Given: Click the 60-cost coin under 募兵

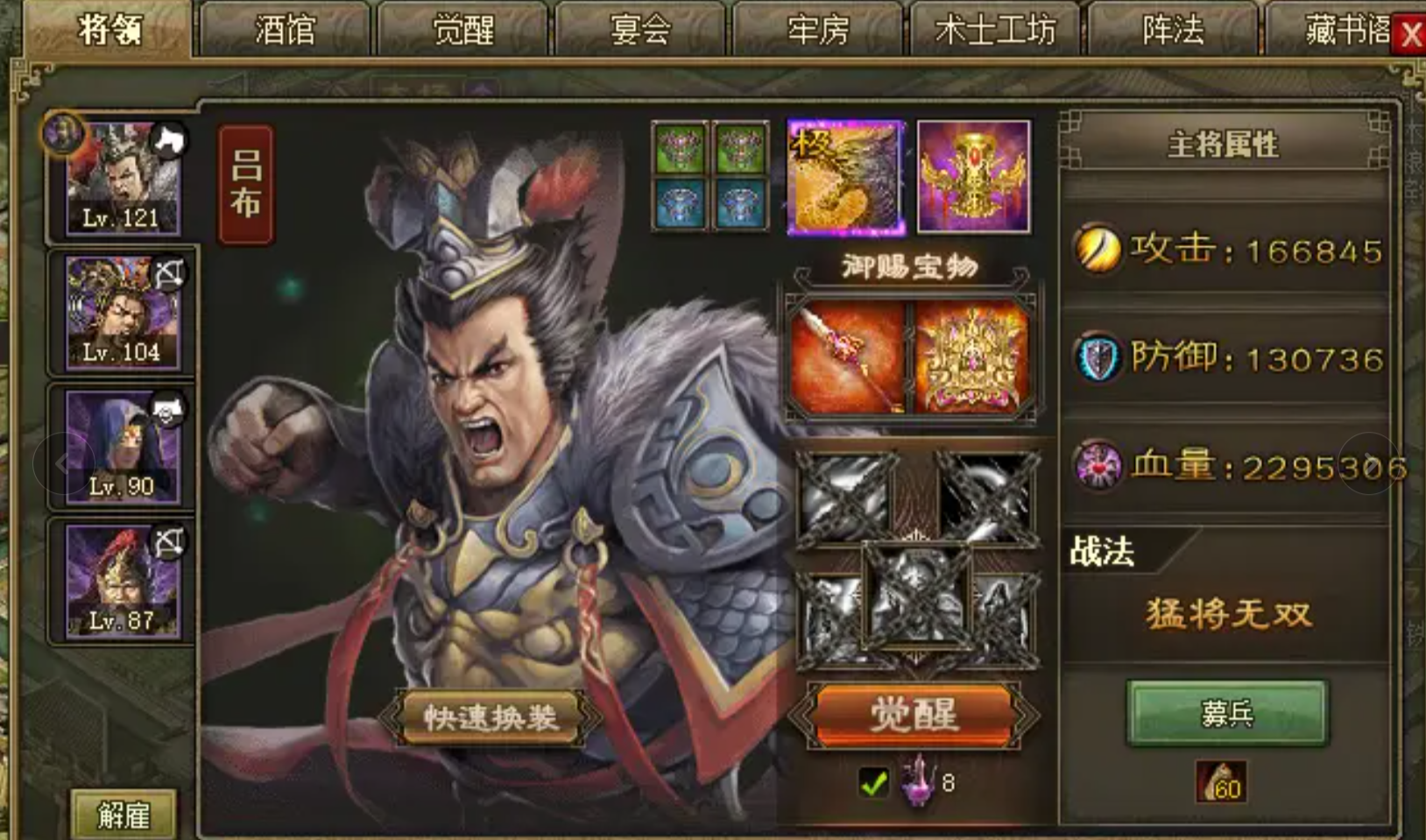Looking at the screenshot, I should tap(1224, 784).
